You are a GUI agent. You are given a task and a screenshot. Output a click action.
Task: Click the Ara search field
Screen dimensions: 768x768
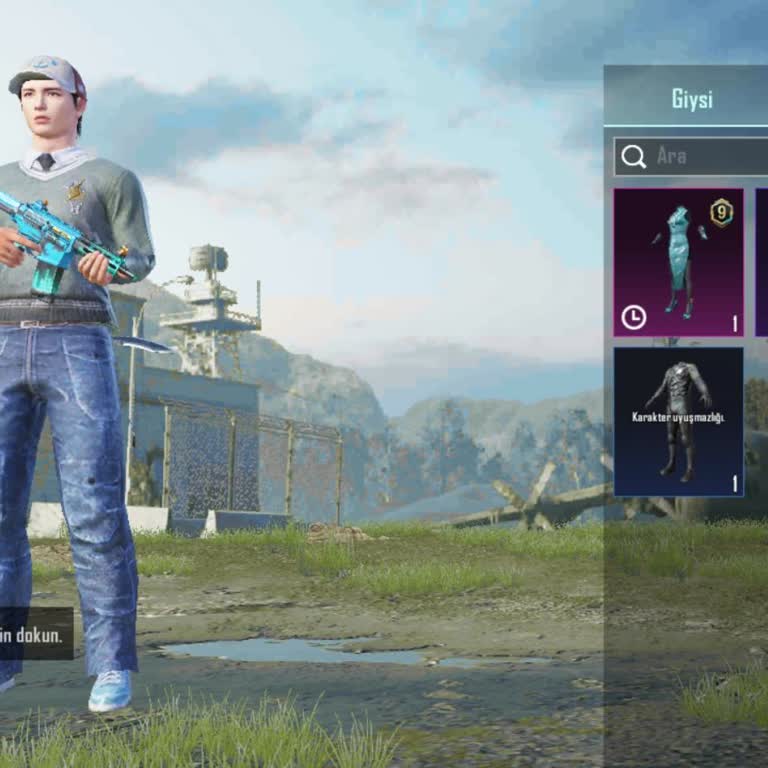700,157
